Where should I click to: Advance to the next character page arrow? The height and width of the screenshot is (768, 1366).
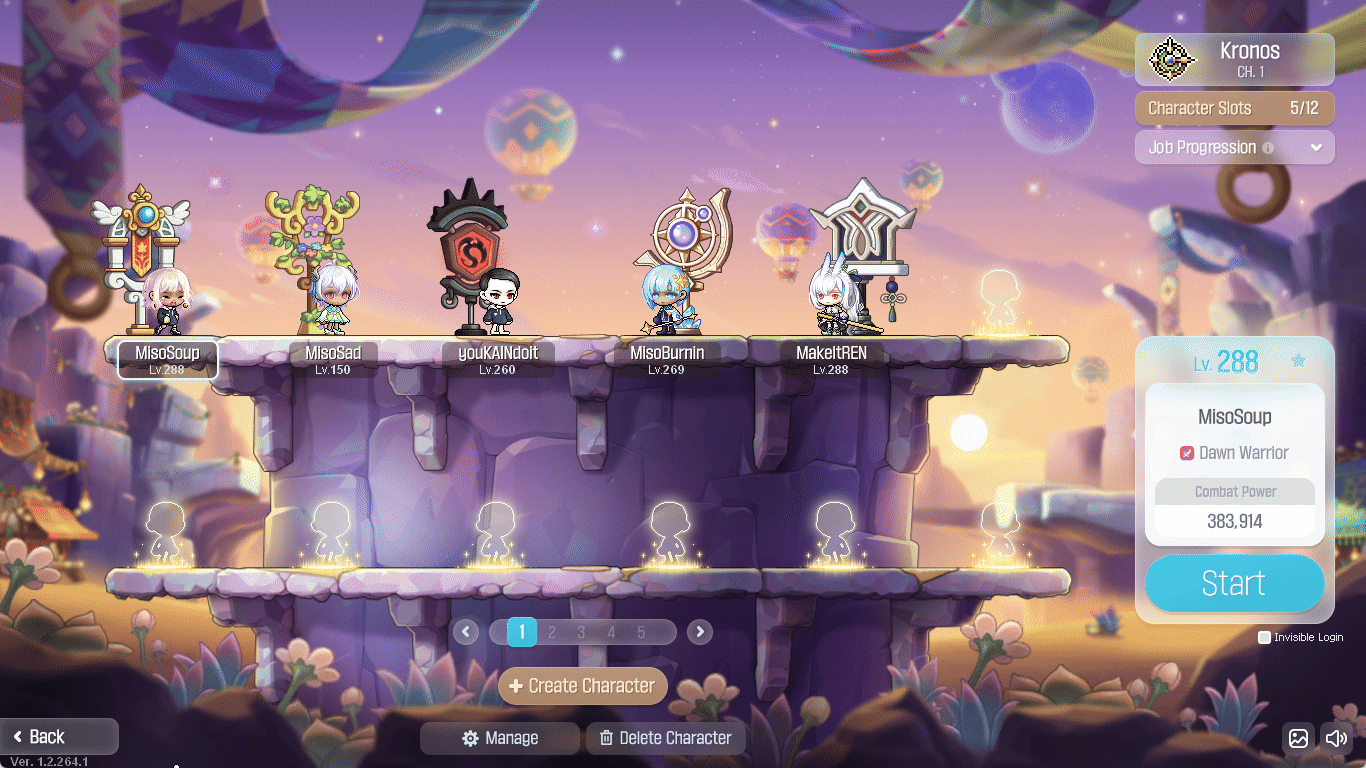pos(700,632)
